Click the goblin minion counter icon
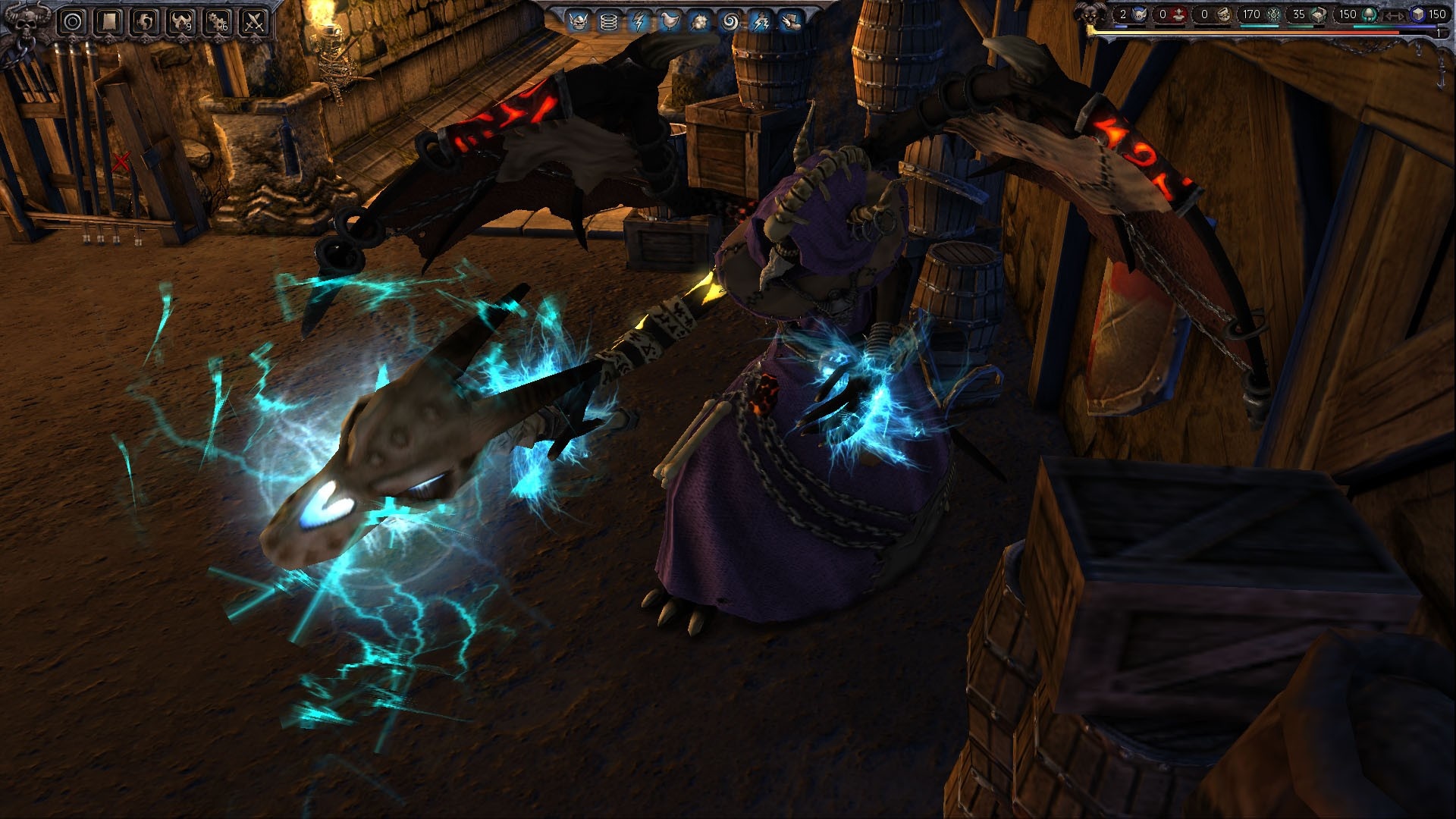This screenshot has width=1456, height=819. [x=1139, y=14]
